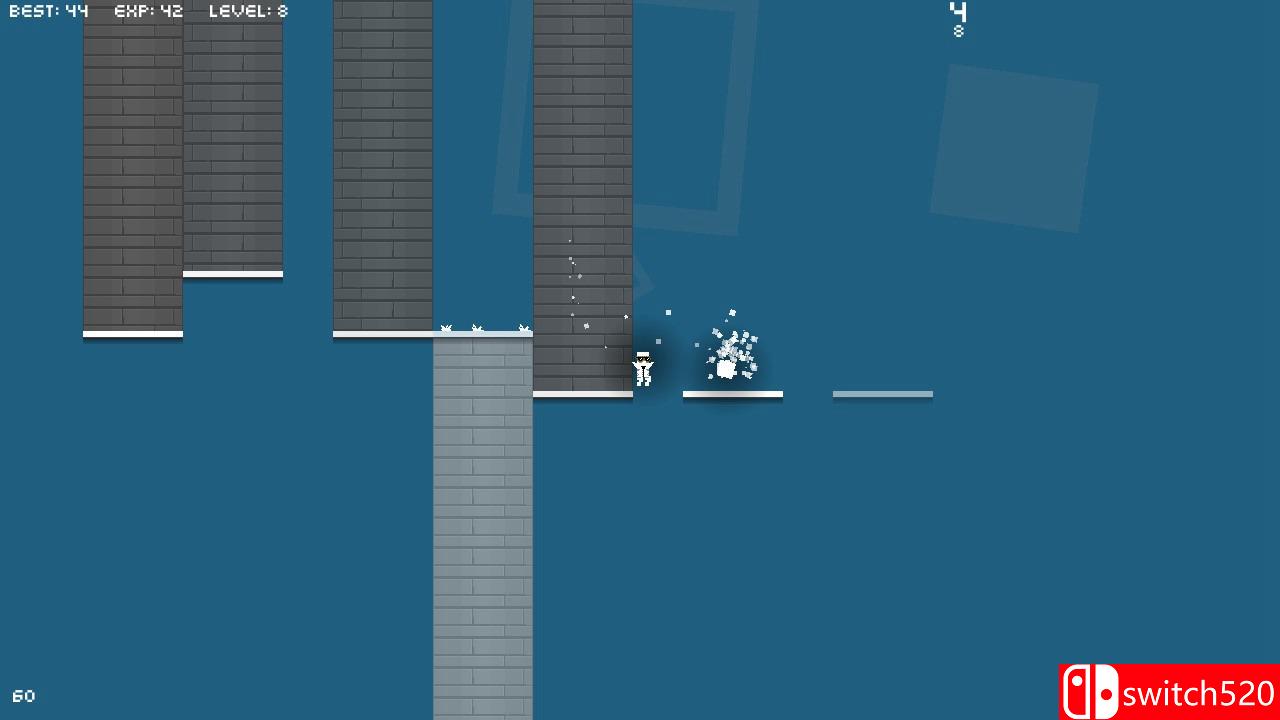Click the white platform under the explosion

[733, 395]
